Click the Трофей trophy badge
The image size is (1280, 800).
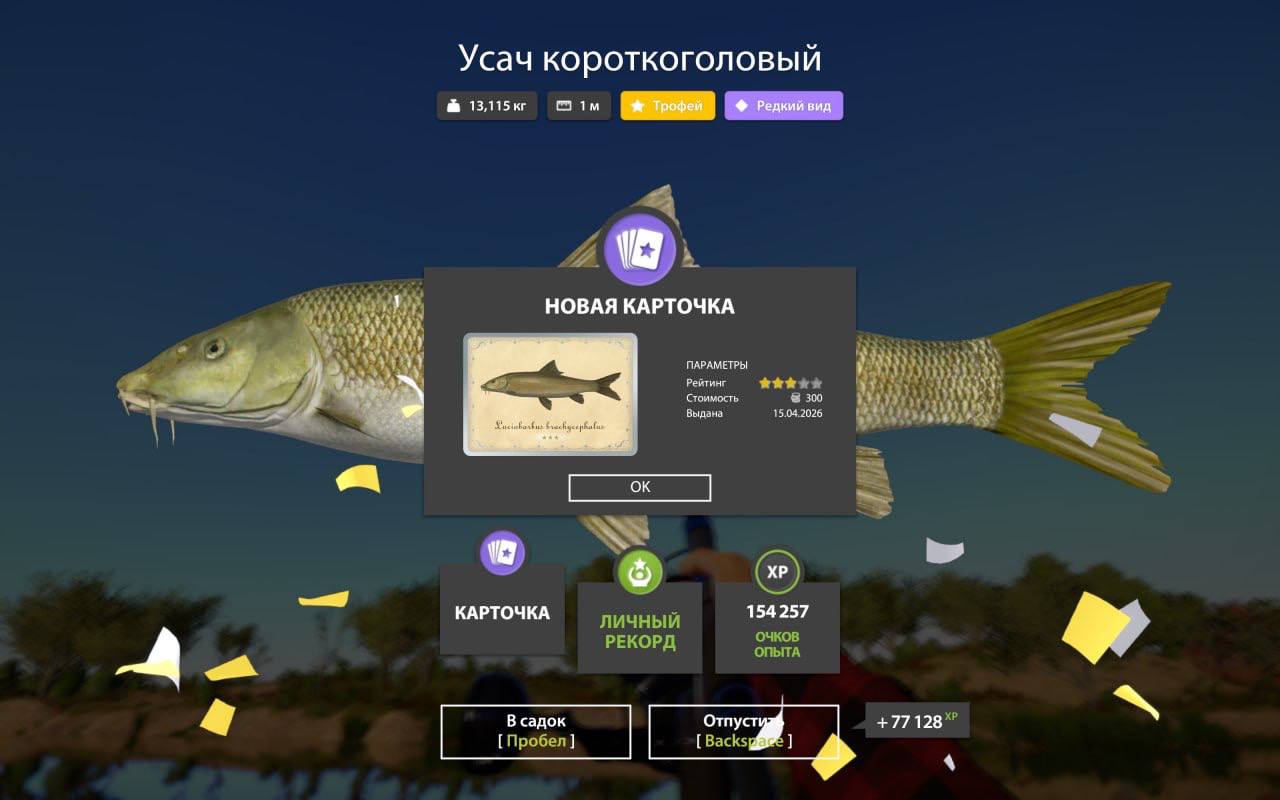tap(666, 105)
